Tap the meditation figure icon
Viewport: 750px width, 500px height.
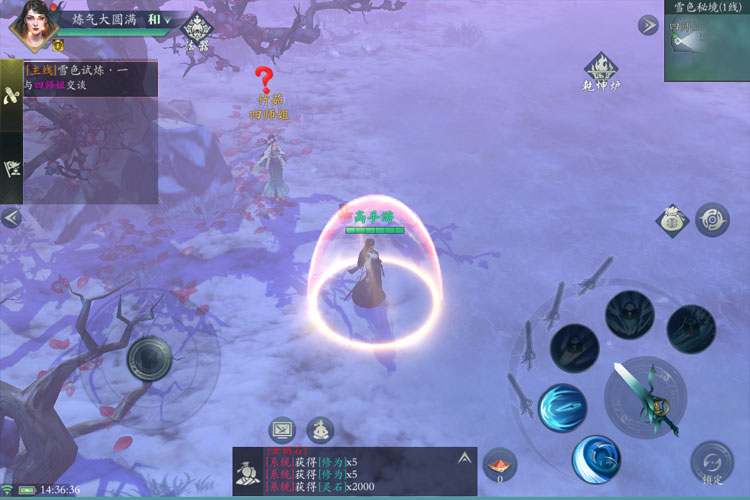320,430
